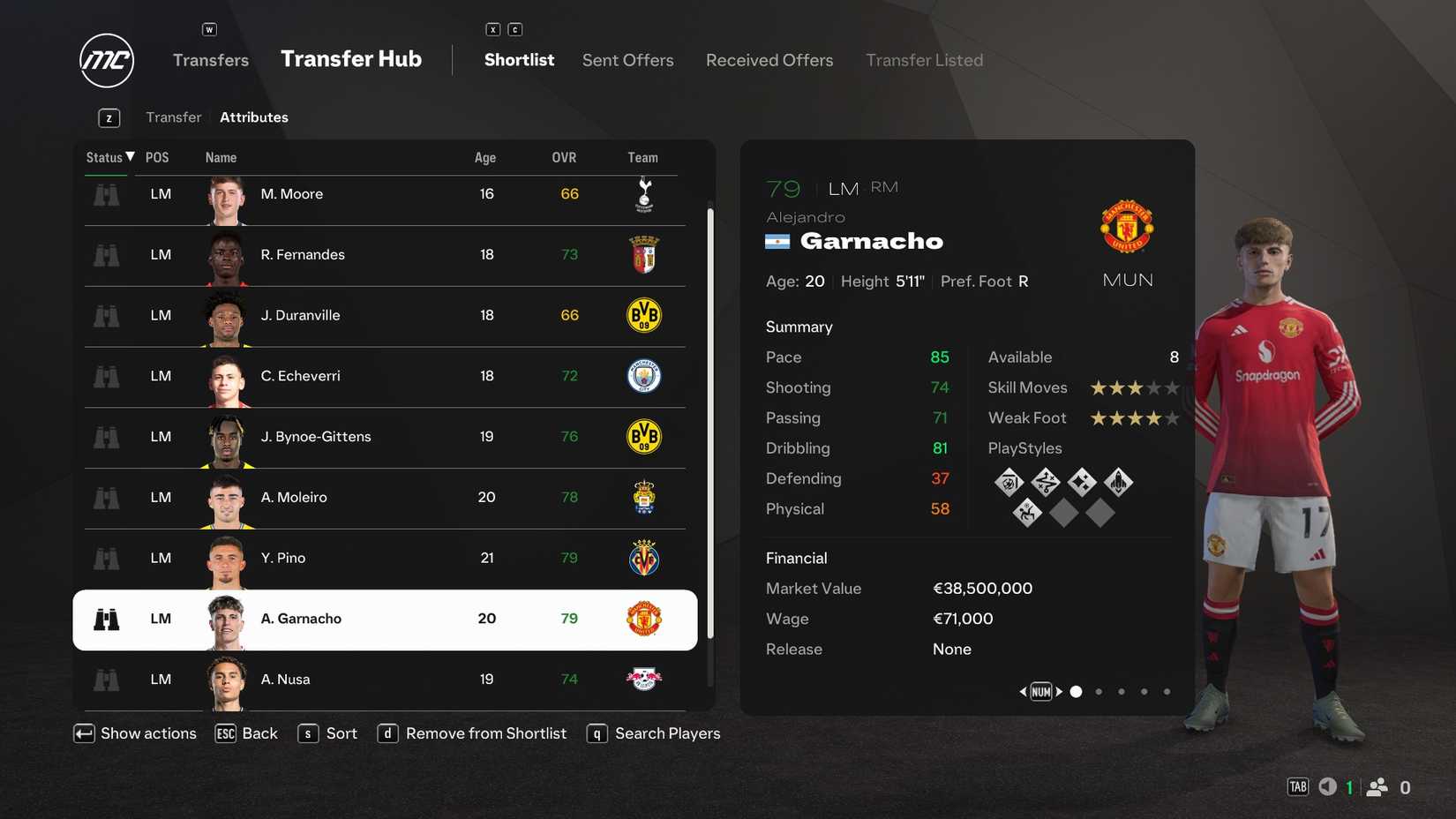Select the binoculars status icon beside A. Garnacho
This screenshot has height=819, width=1456.
(x=106, y=620)
